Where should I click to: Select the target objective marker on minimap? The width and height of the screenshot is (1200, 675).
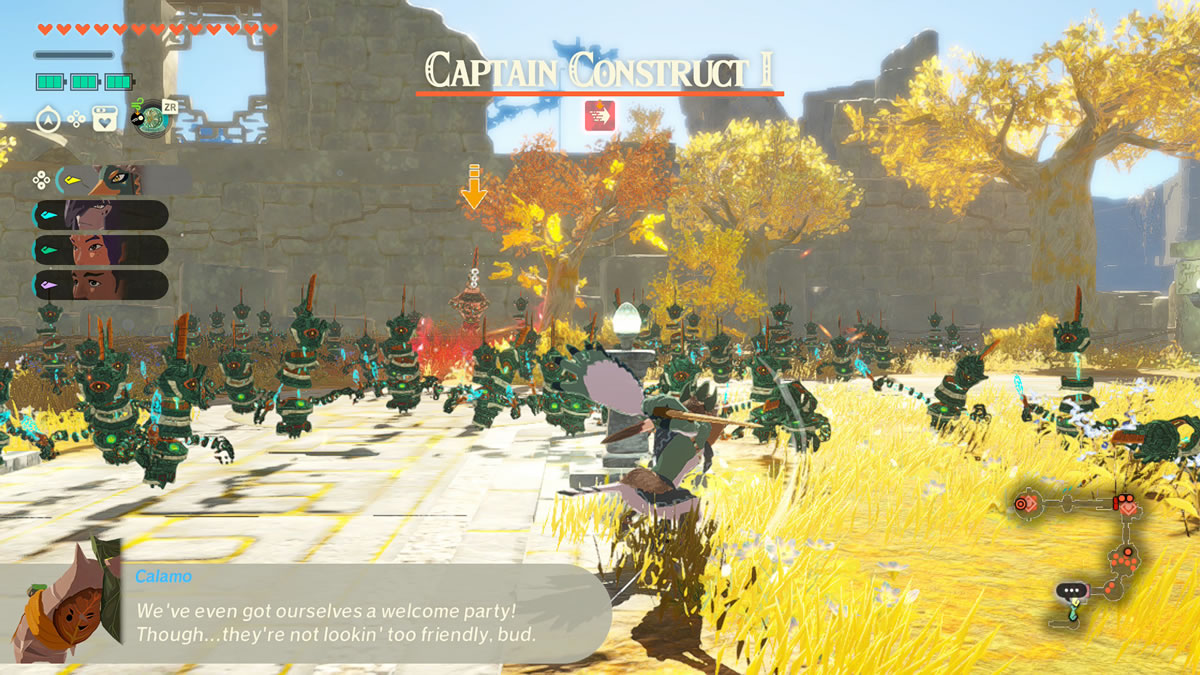(1023, 504)
